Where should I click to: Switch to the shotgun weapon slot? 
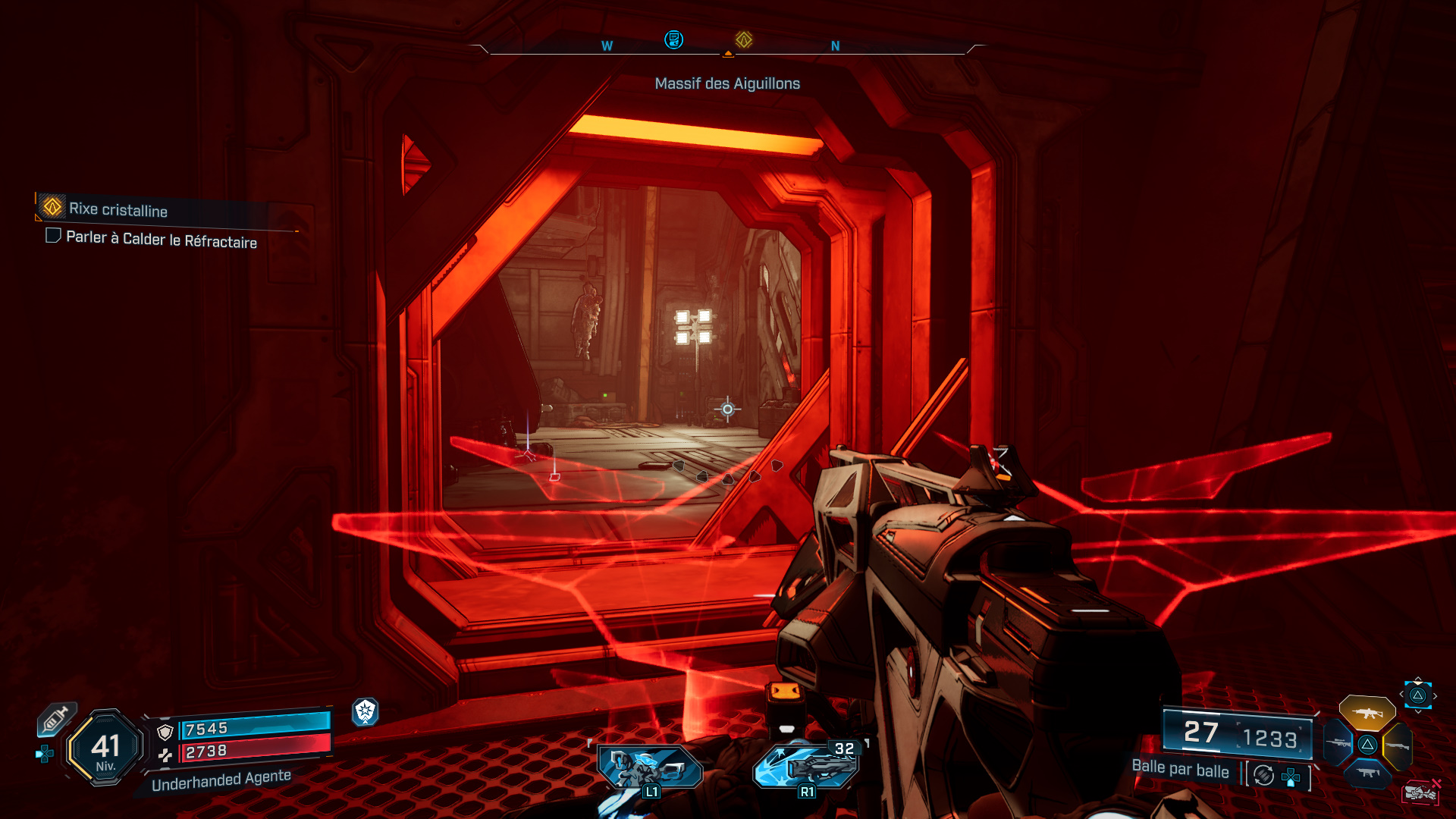coord(1397,746)
